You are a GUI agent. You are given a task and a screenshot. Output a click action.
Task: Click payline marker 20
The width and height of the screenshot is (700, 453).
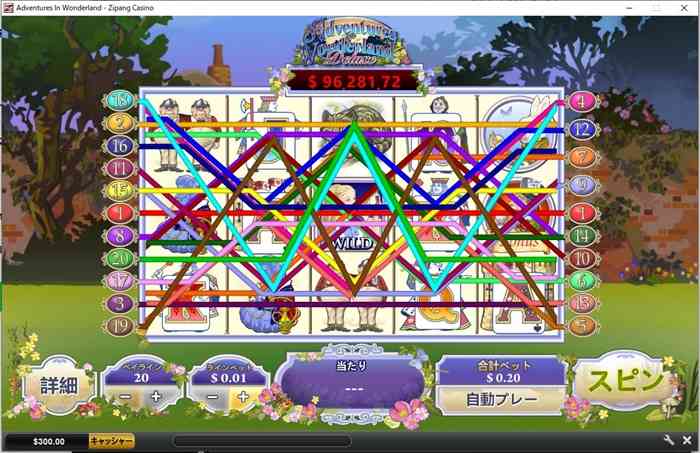121,258
